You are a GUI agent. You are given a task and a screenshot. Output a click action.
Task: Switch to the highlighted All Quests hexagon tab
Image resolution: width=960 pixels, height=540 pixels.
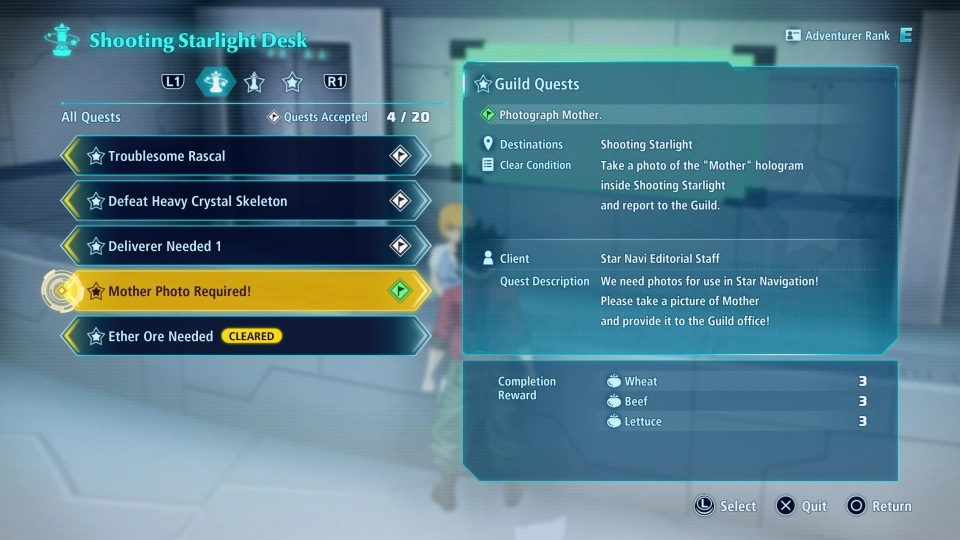tap(215, 82)
